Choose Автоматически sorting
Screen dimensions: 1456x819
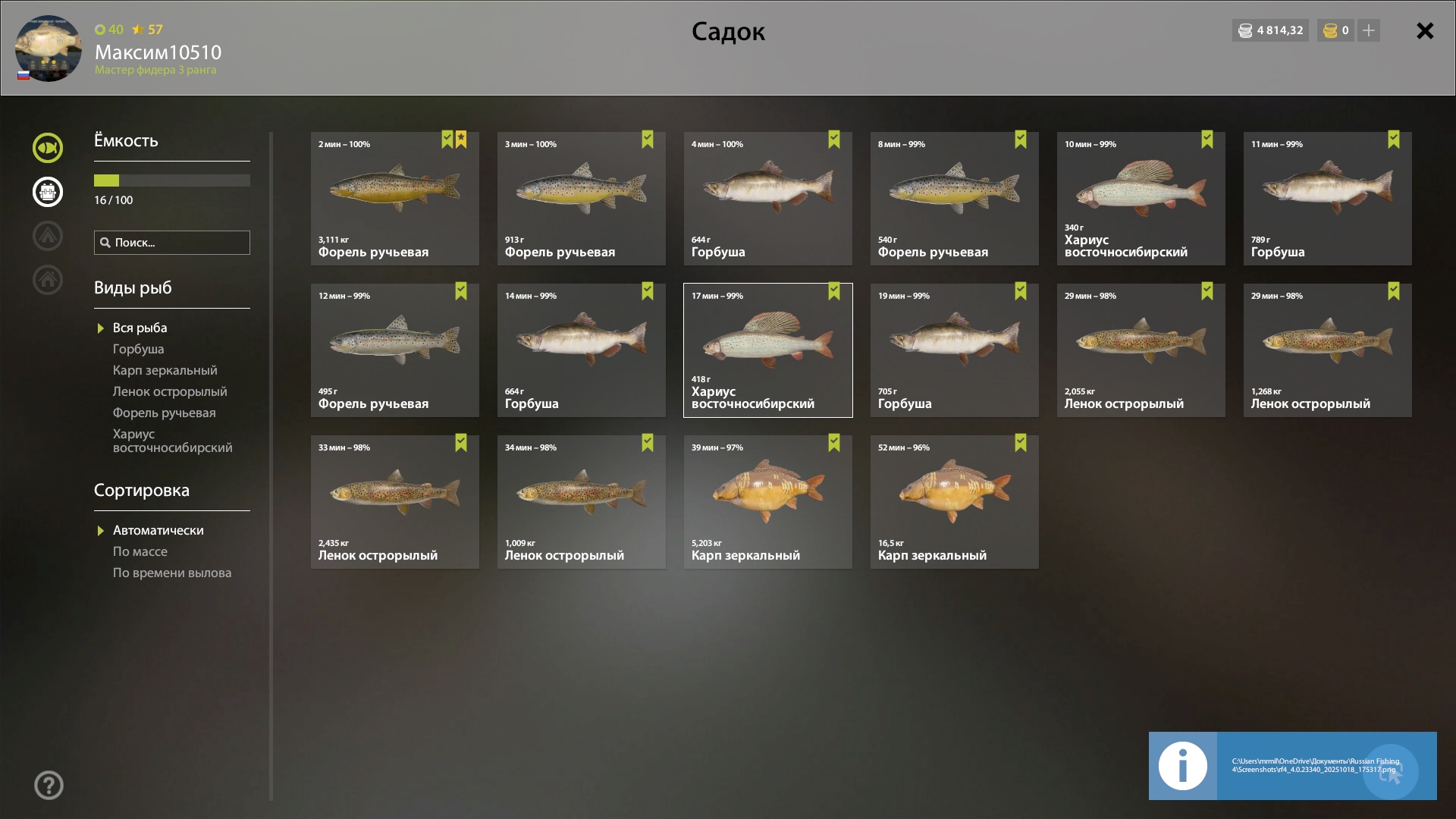click(x=158, y=530)
